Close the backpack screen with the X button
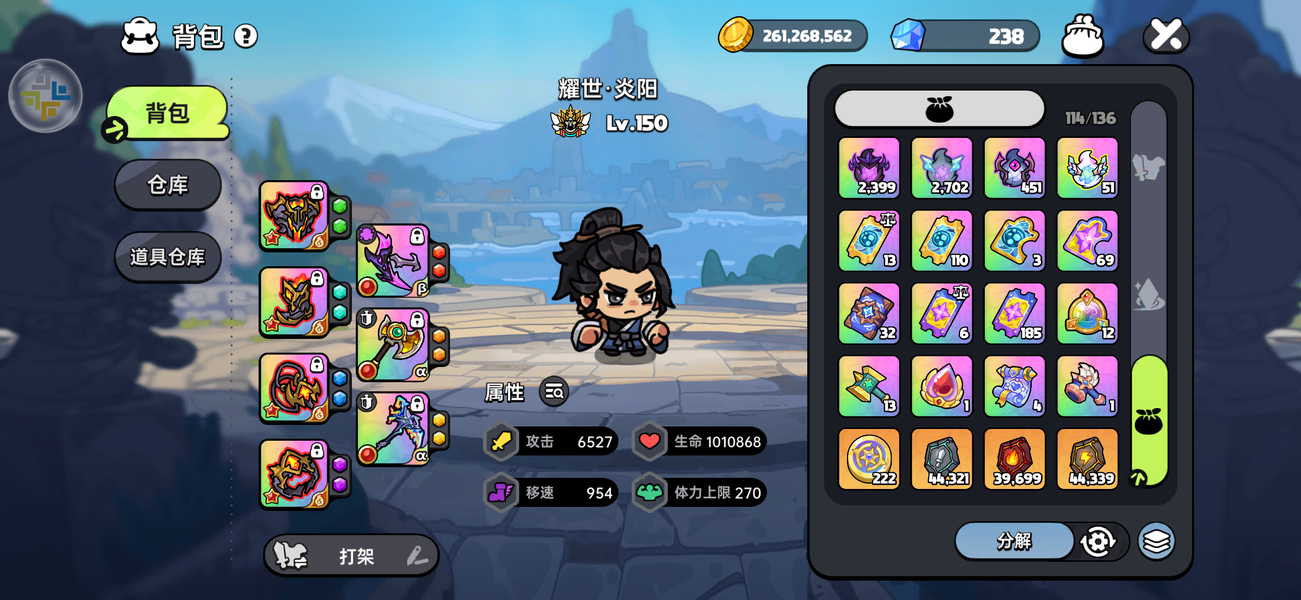Screen dimensions: 1301x600 point(1165,35)
